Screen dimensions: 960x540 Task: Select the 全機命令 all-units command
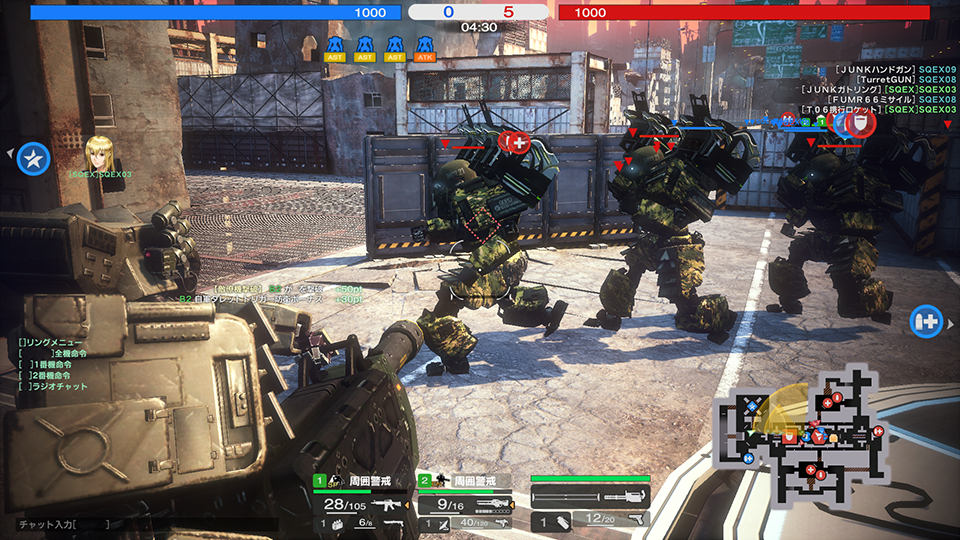tap(68, 353)
